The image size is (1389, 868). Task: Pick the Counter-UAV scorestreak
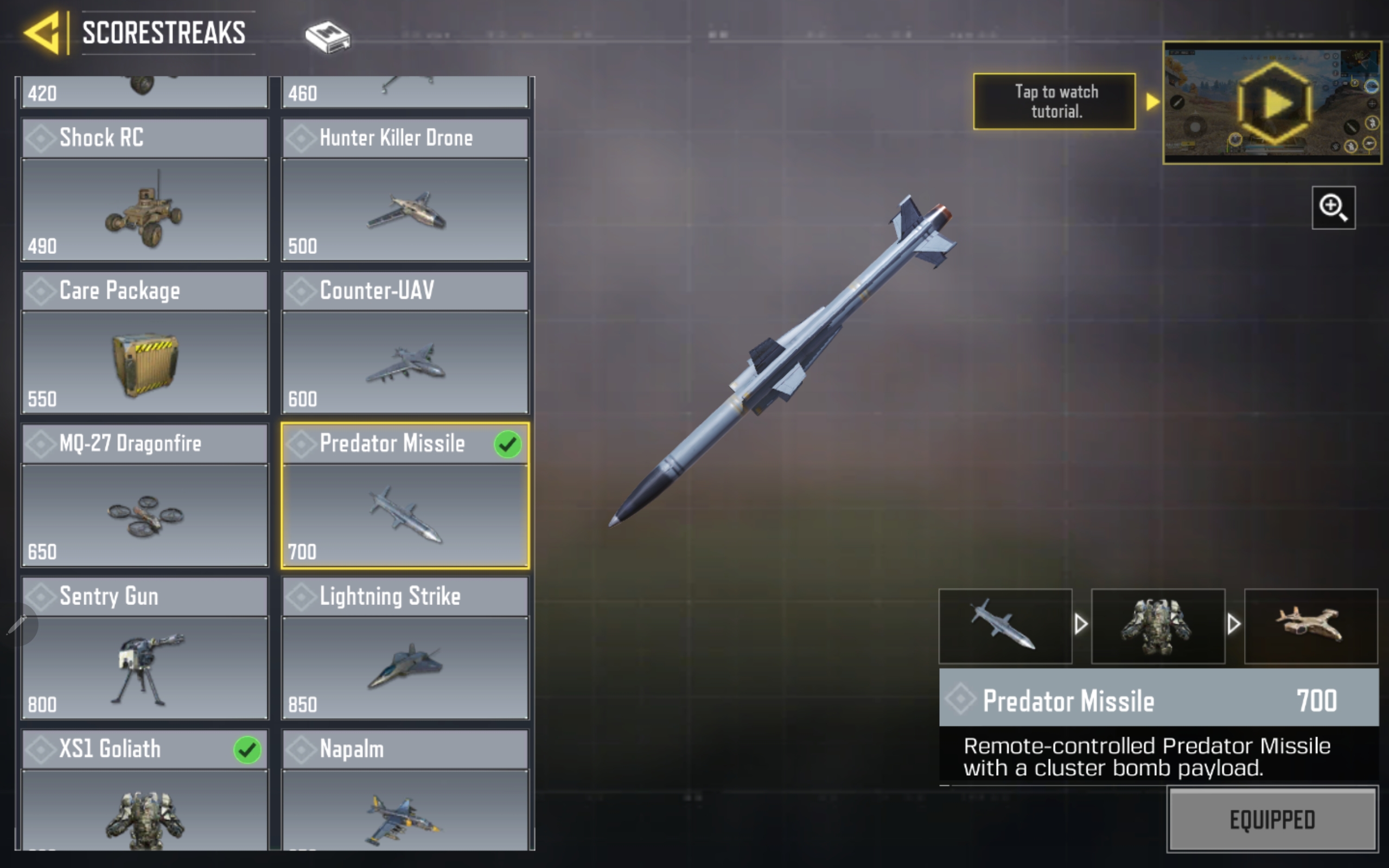[405, 342]
